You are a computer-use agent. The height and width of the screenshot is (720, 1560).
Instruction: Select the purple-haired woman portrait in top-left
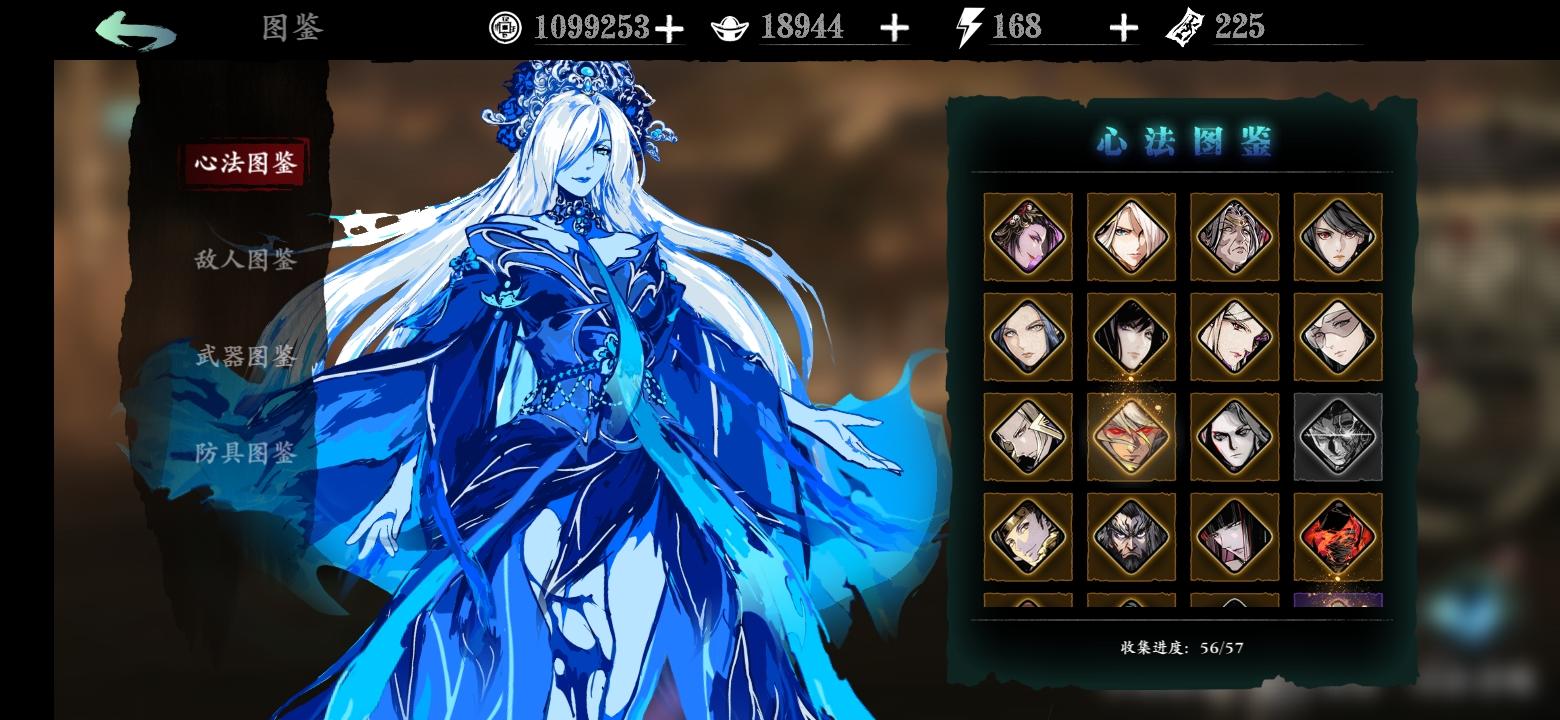pos(1027,237)
